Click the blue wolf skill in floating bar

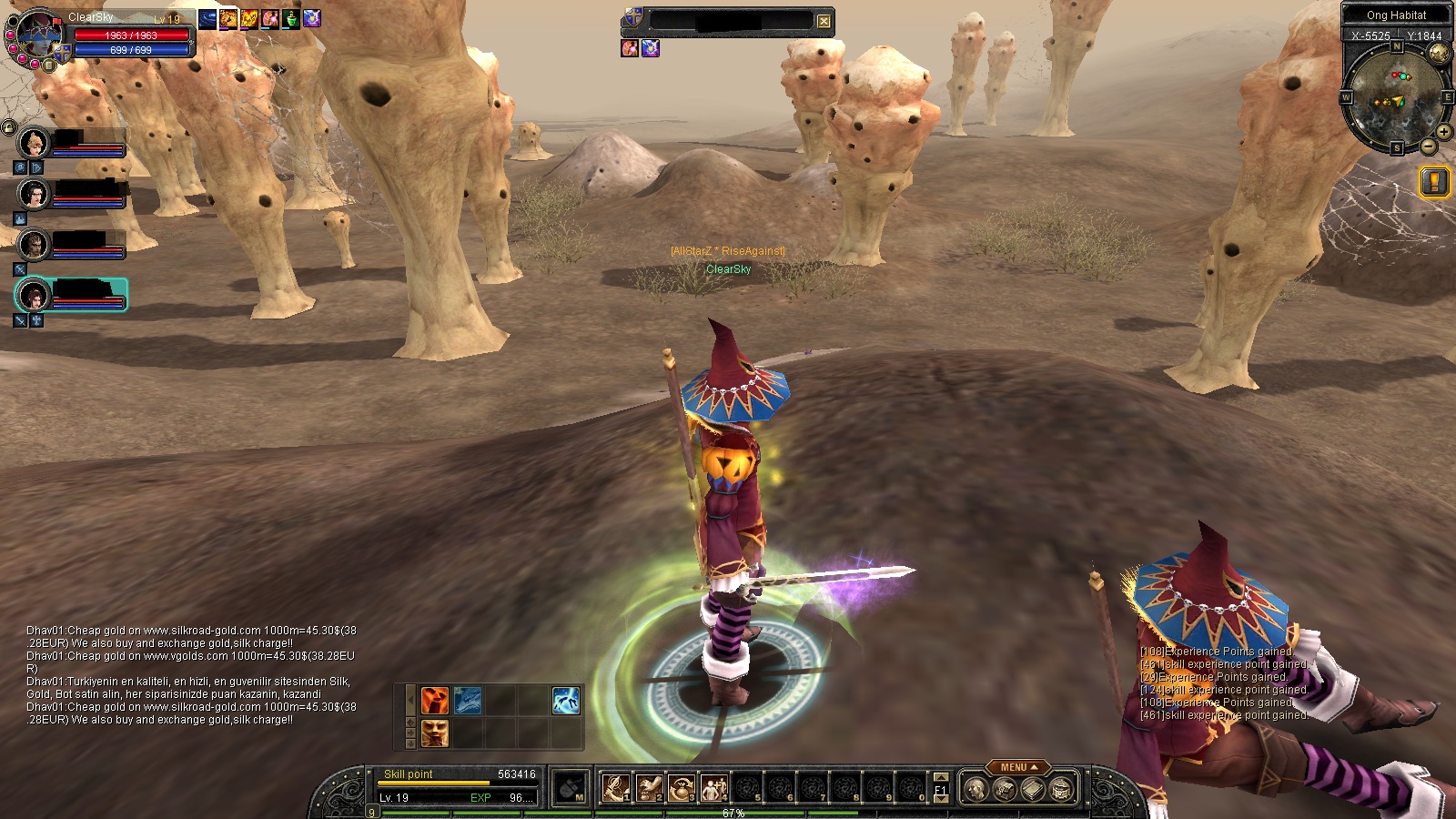click(468, 701)
